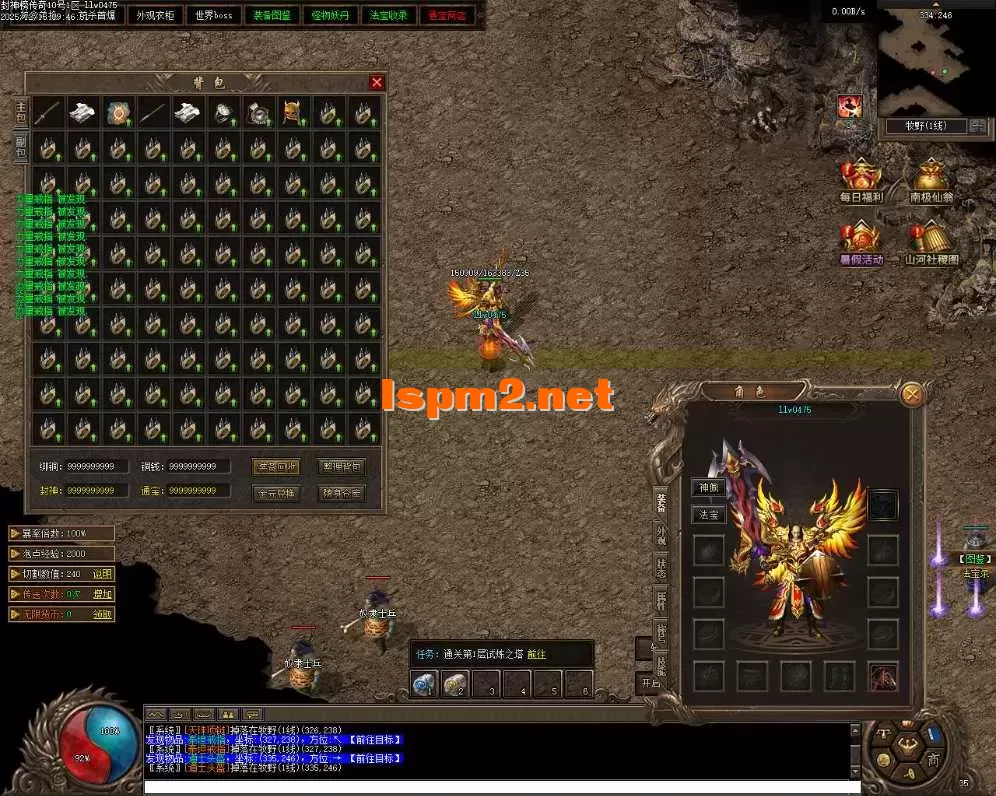Viewport: 996px width, 796px height.
Task: Click the 前往 link in quest tracker
Action: click(537, 654)
